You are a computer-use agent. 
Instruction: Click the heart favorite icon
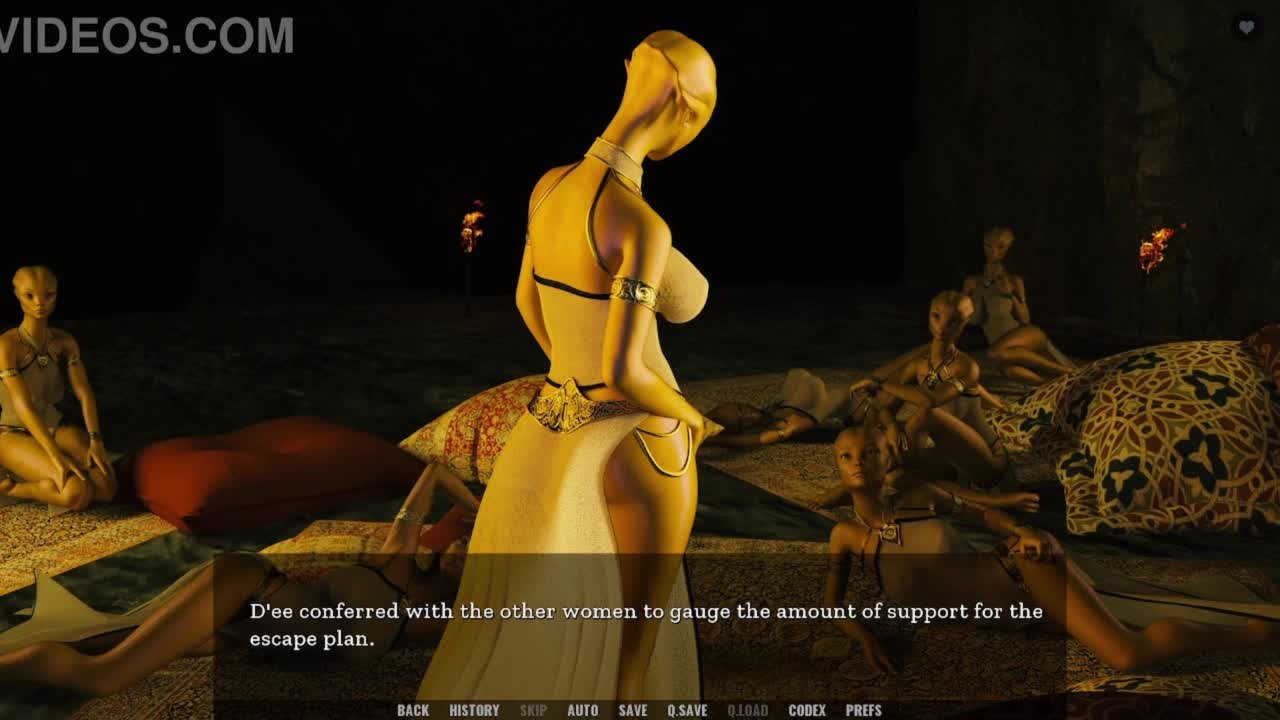(1246, 28)
